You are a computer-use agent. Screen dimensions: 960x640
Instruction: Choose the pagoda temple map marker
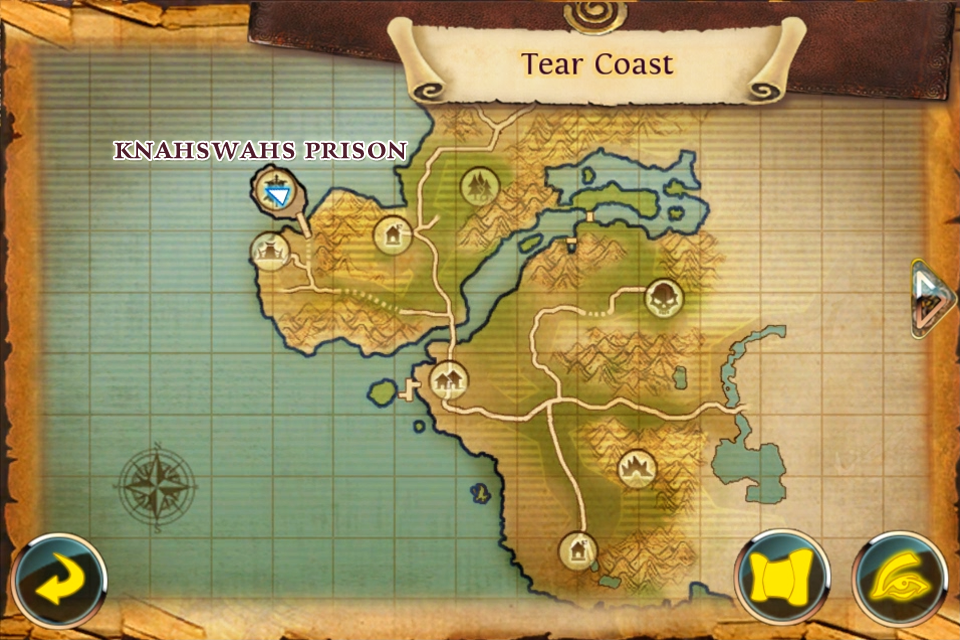[270, 250]
